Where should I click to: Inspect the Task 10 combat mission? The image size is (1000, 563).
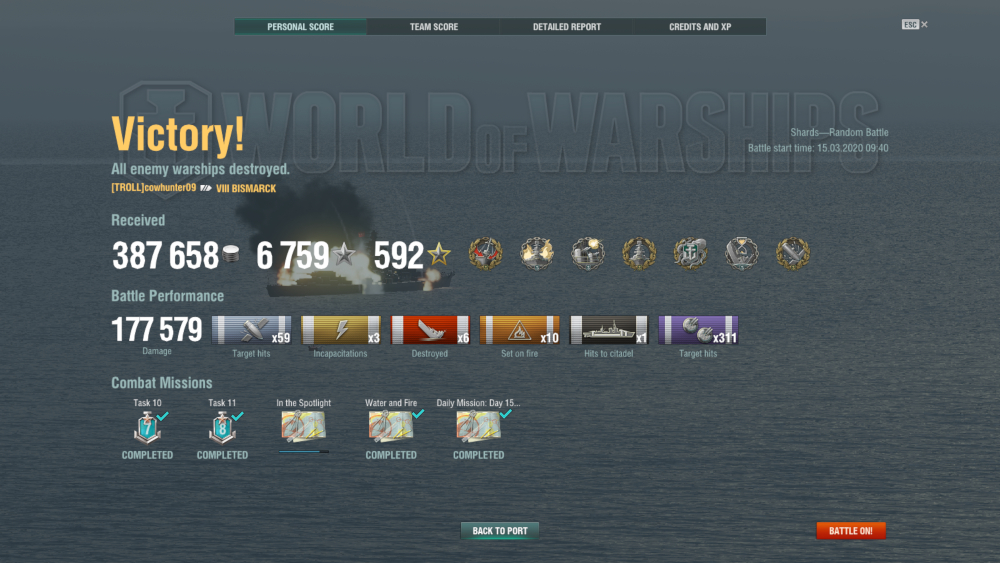click(147, 427)
